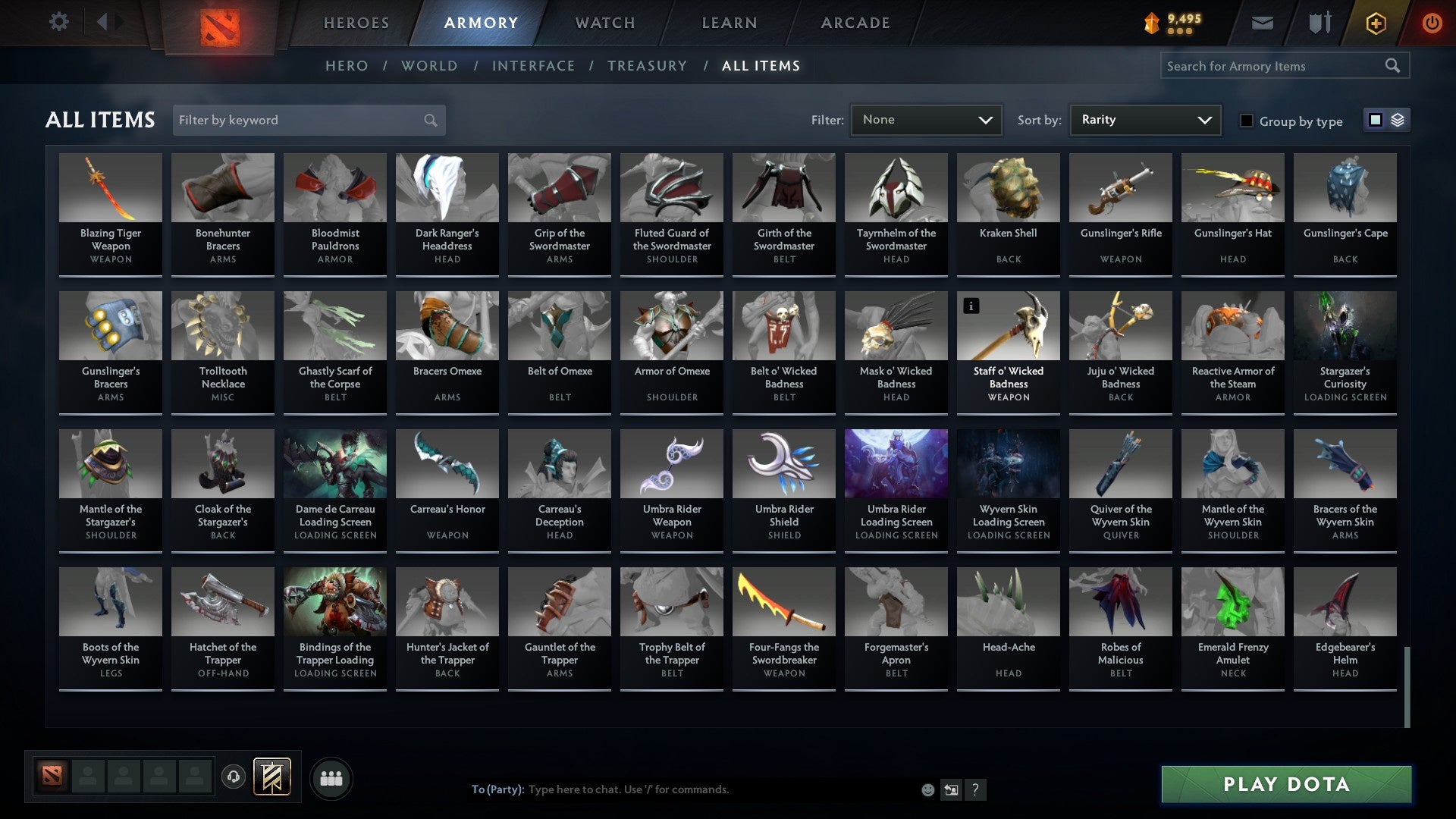Open the Filter dropdown set to None

[926, 119]
